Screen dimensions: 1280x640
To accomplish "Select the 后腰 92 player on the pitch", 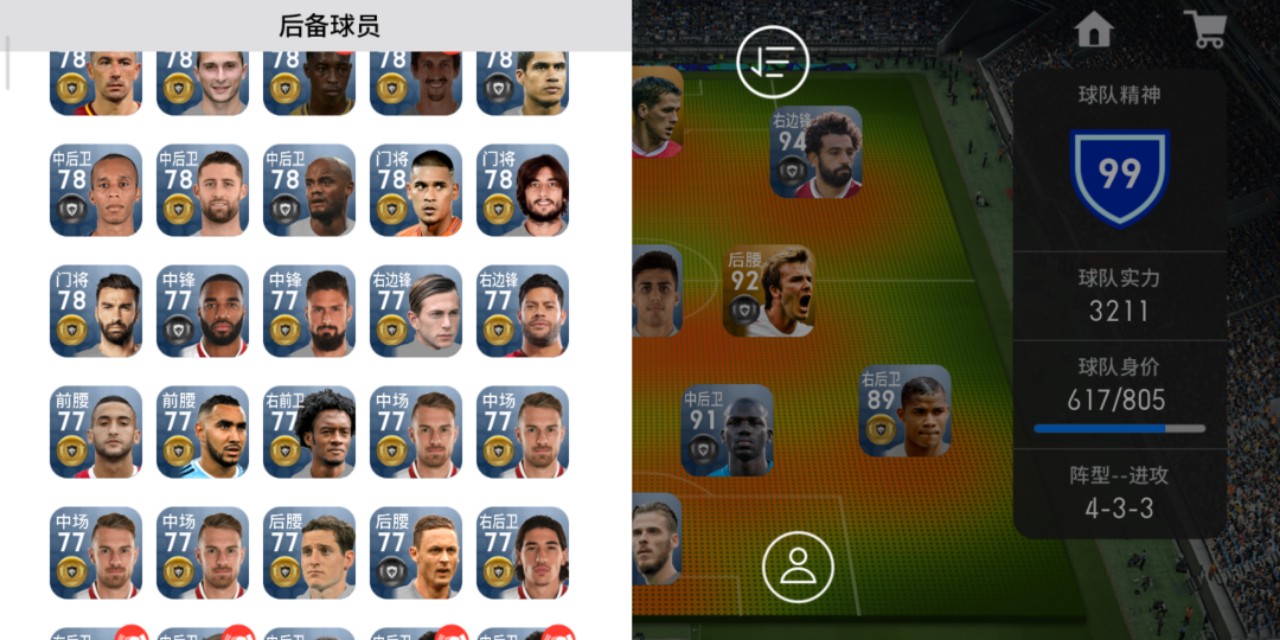I will click(769, 291).
